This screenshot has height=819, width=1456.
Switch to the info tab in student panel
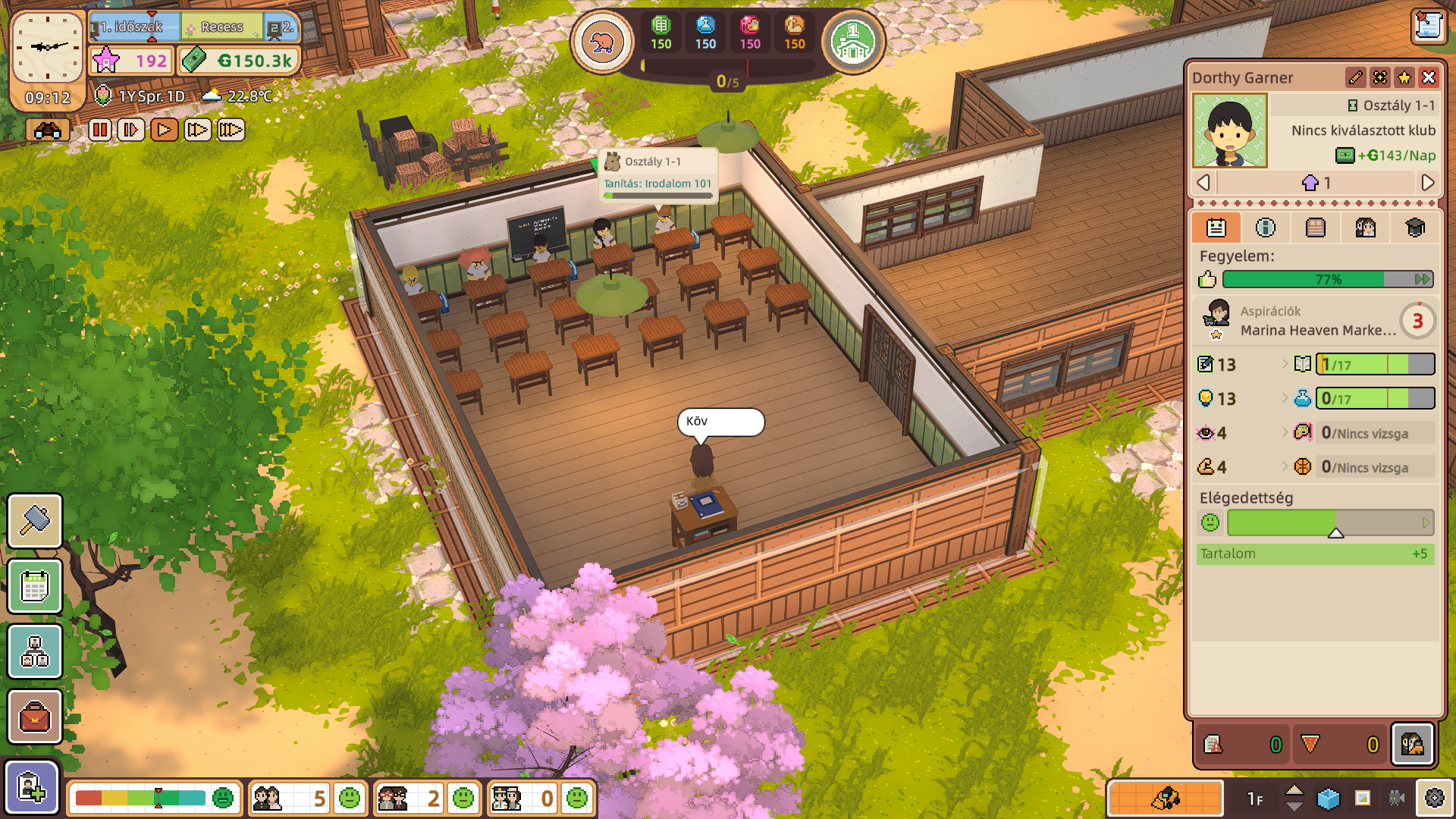point(1266,227)
